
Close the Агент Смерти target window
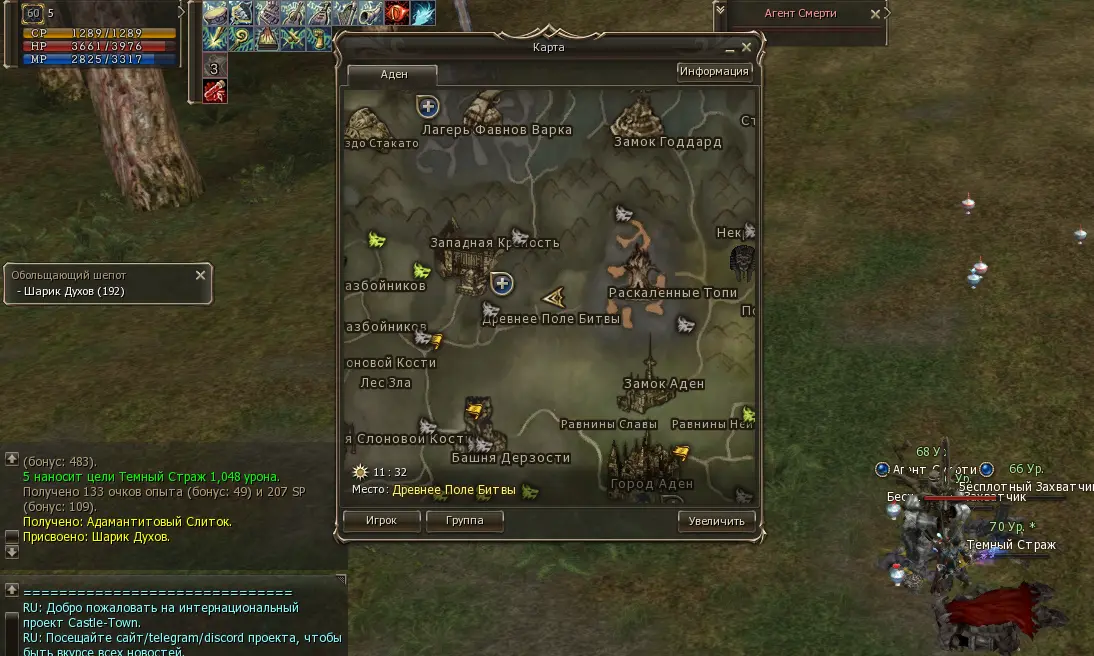tap(876, 14)
